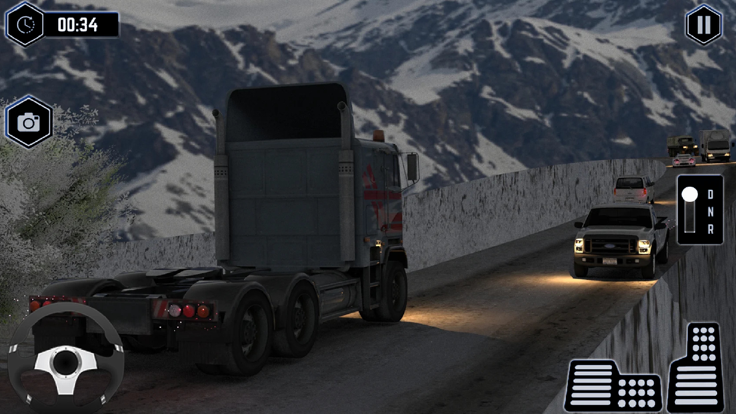Tap the gear shifter D/N/R selector

point(699,209)
